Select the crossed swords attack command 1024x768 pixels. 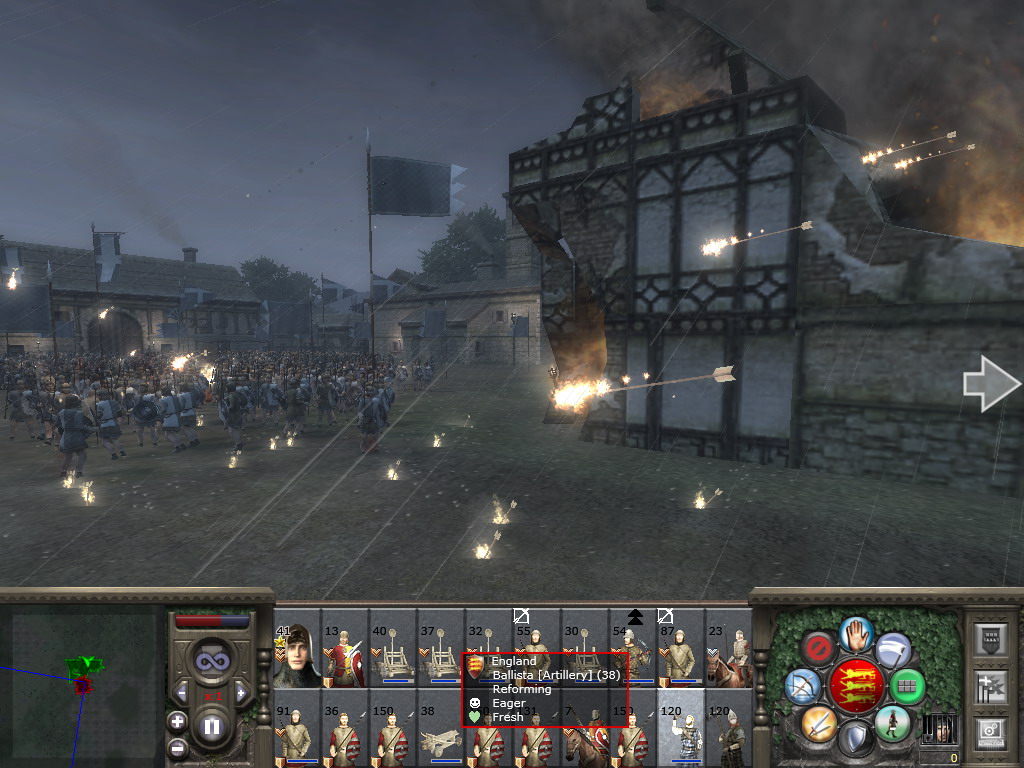[818, 723]
